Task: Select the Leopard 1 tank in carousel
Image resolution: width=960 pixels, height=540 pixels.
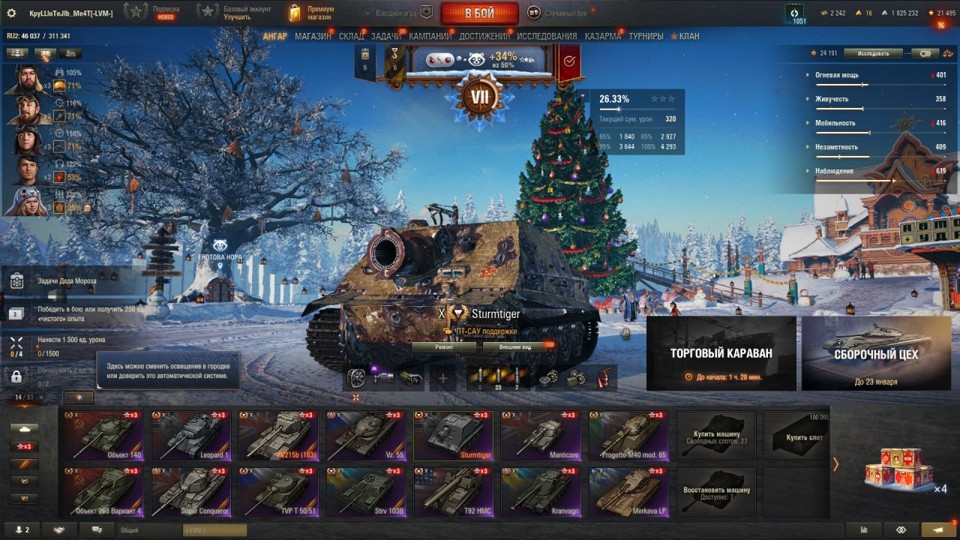Action: (192, 436)
